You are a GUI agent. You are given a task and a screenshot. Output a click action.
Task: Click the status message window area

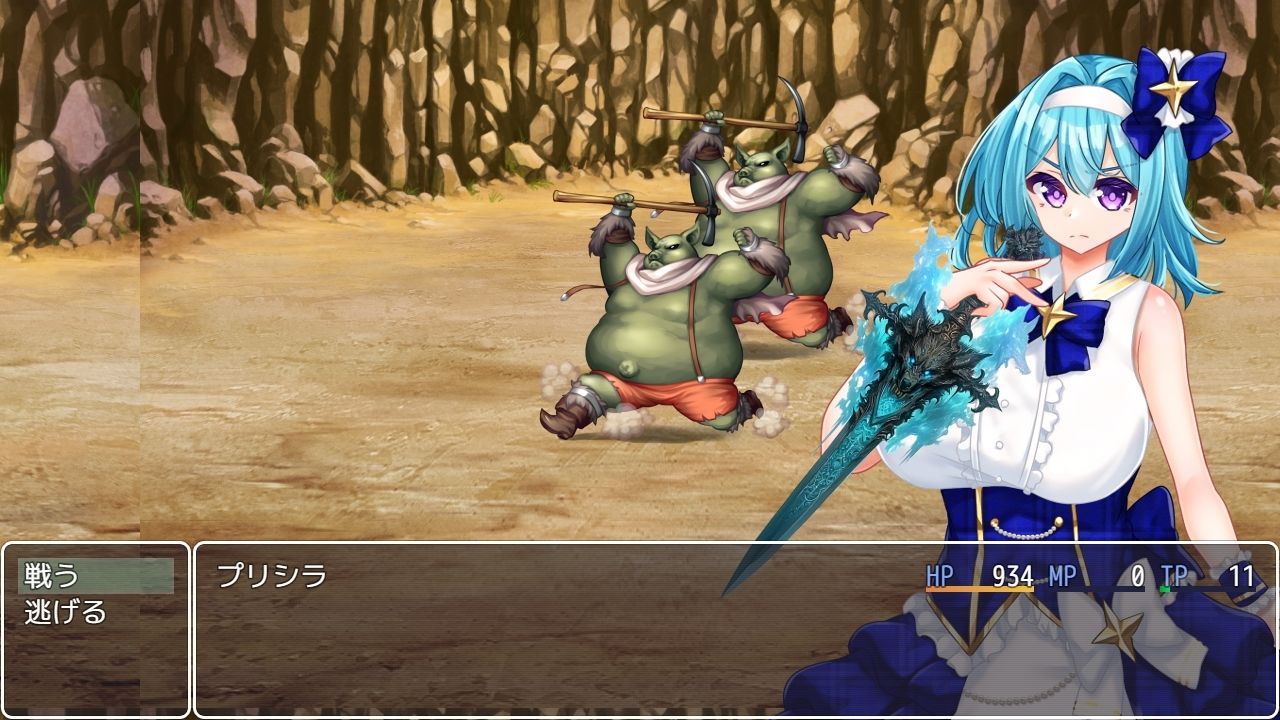[500, 650]
